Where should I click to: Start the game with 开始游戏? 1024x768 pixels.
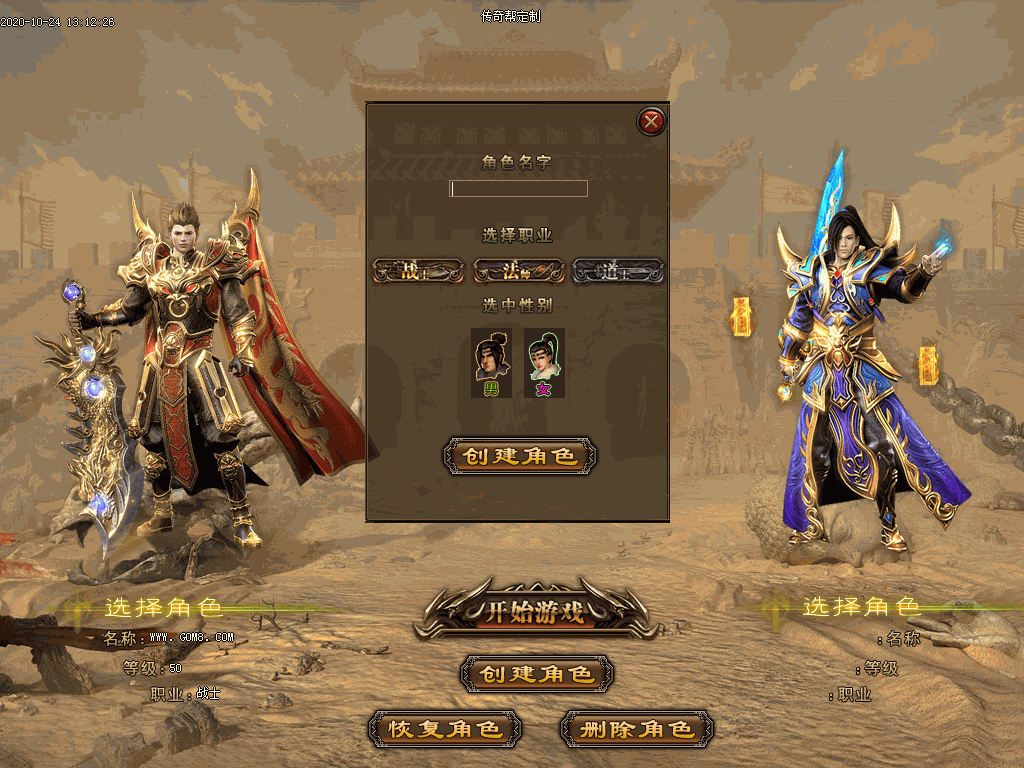[x=536, y=610]
